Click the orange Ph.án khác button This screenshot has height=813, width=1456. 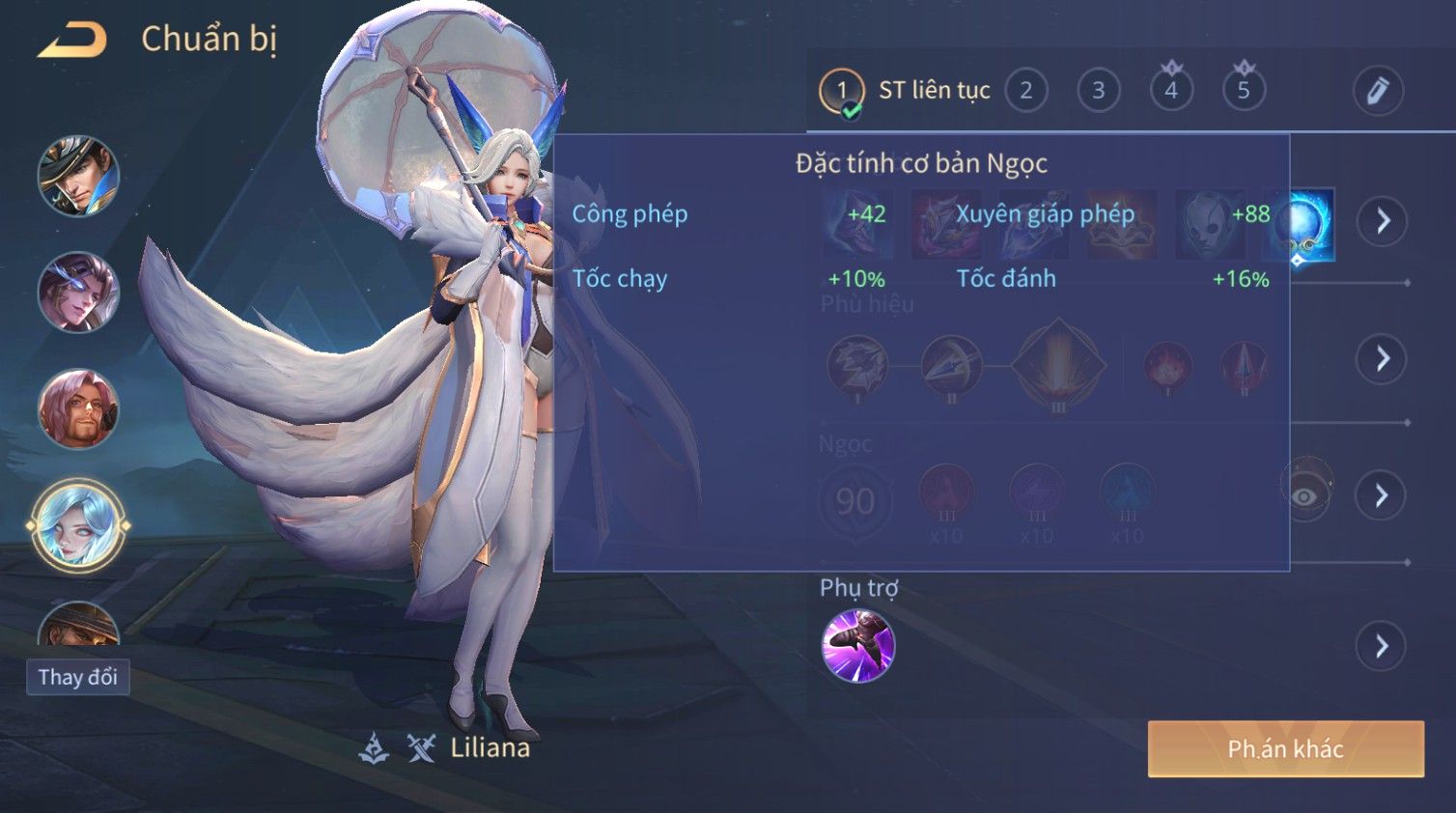pos(1285,749)
